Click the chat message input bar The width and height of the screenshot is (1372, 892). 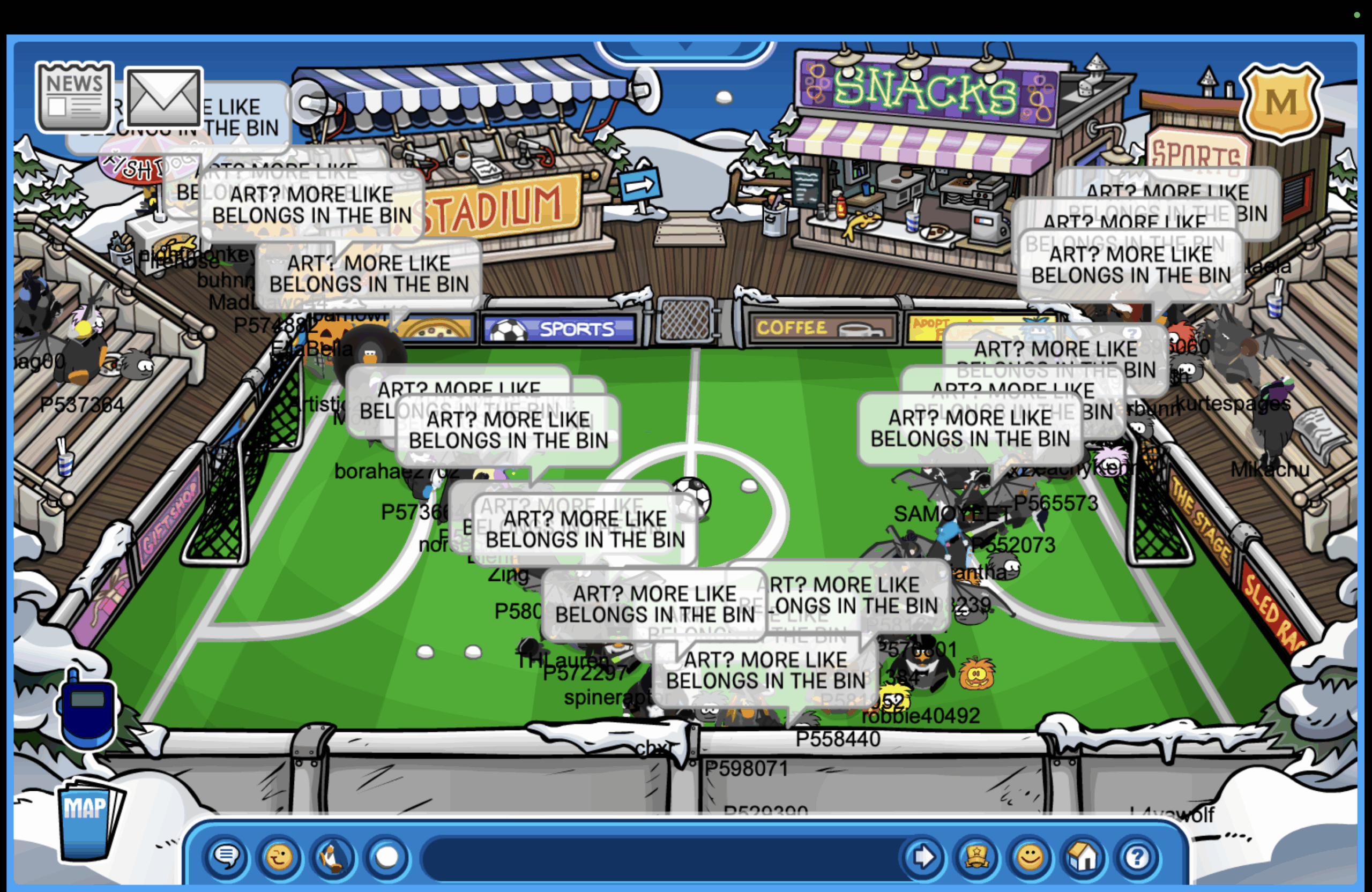(657, 857)
